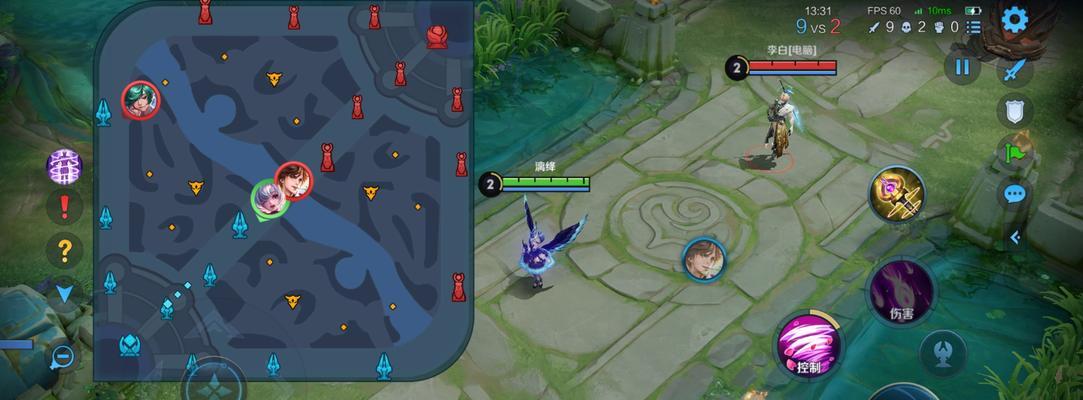
Task: Use the golden staff item
Action: [x=896, y=193]
